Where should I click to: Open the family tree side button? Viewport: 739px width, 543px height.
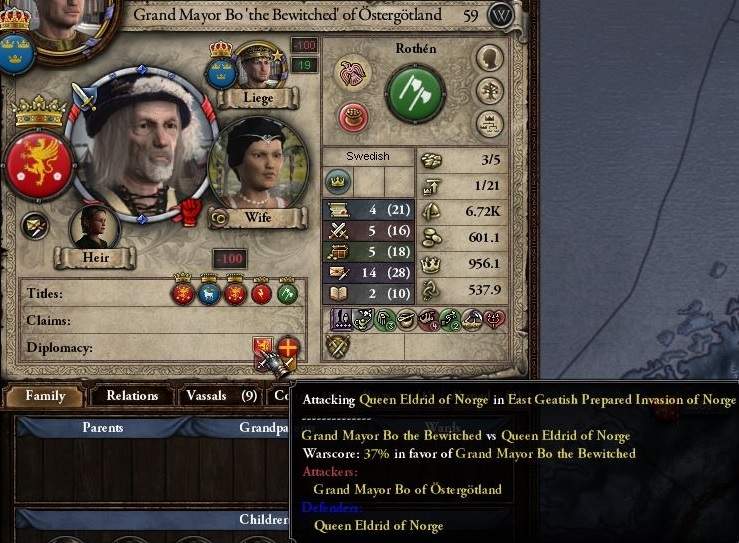[x=489, y=91]
